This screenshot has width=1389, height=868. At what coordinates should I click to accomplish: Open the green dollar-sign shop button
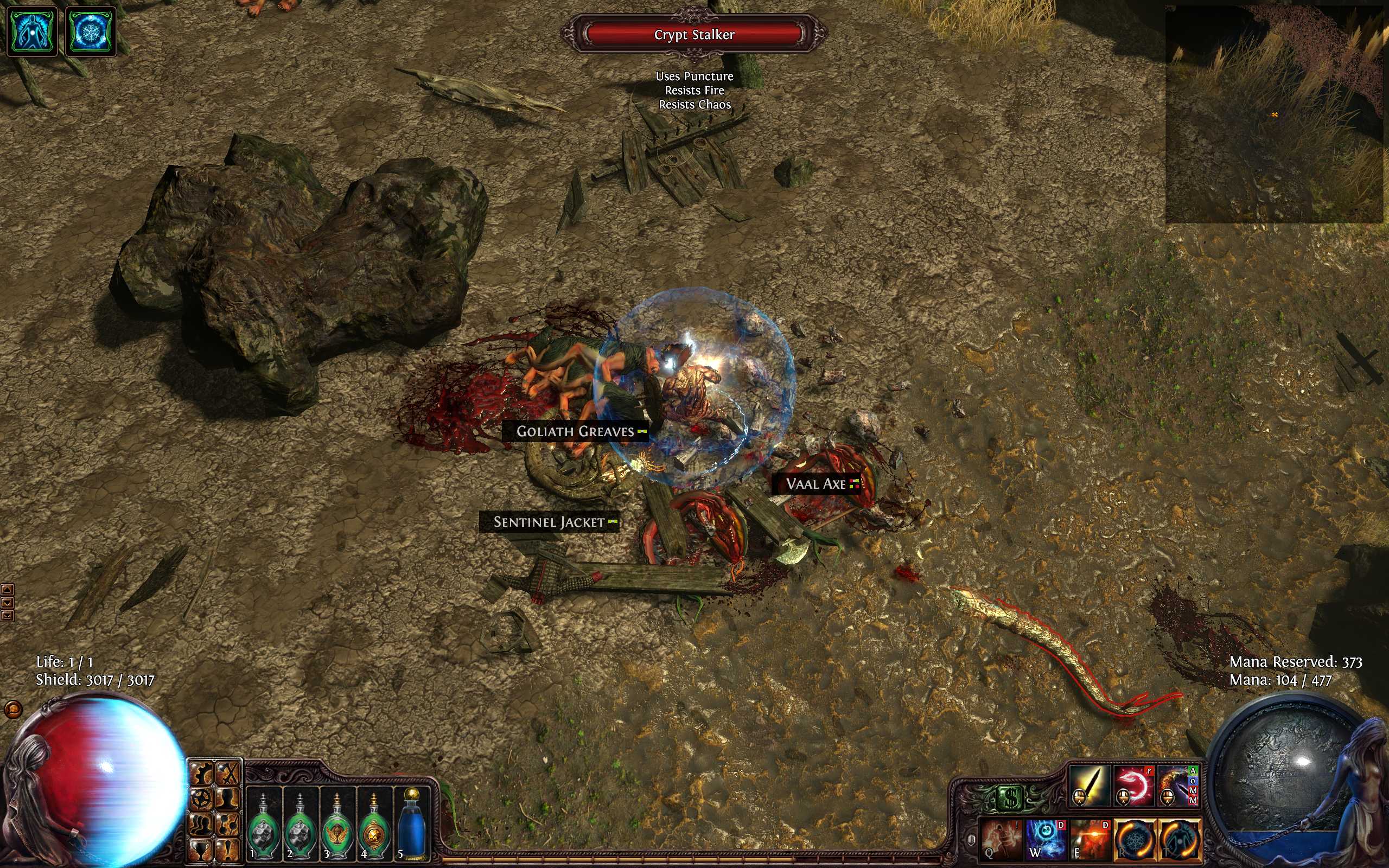(1011, 797)
